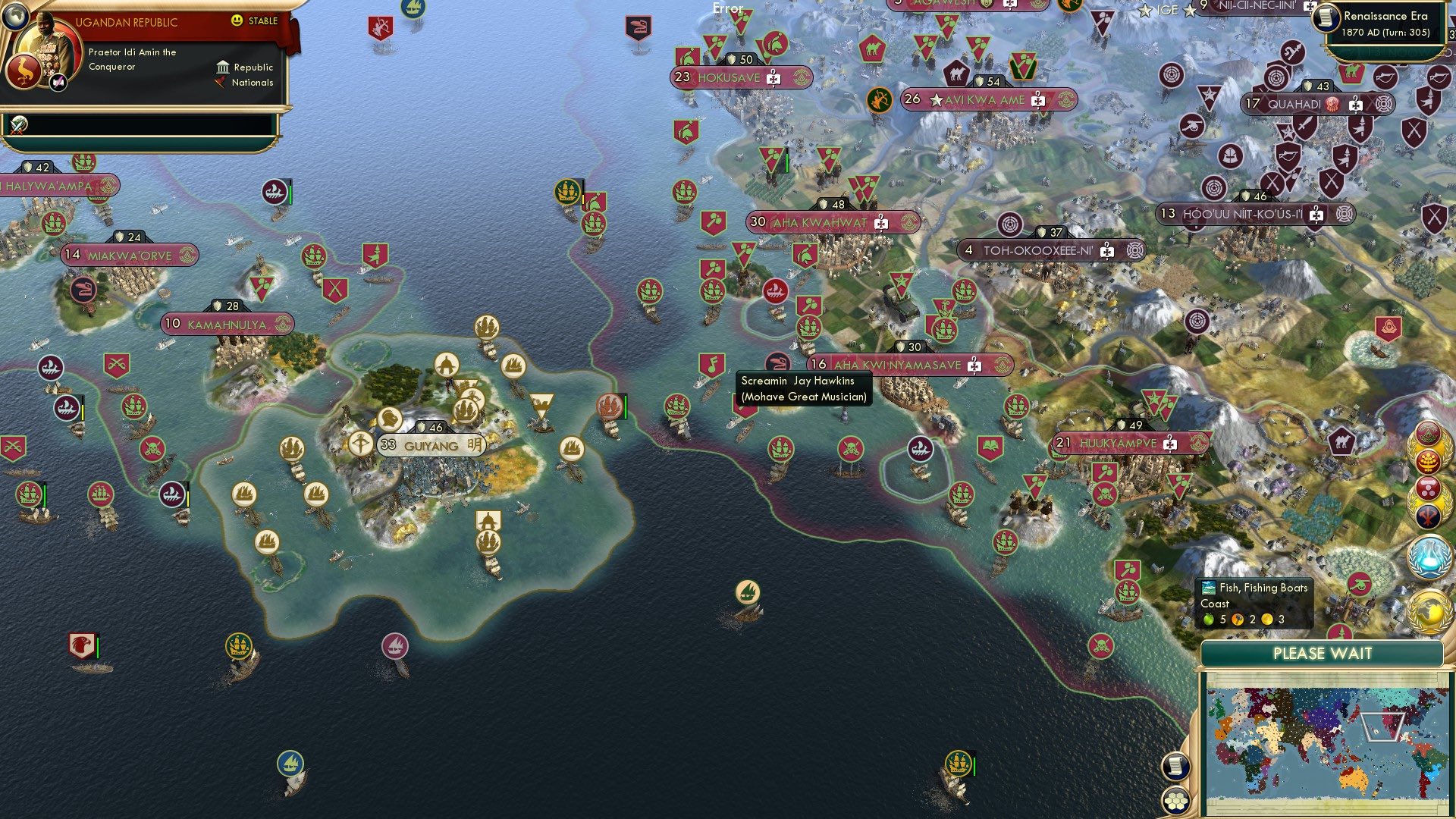Click the Hokusave city banner
1456x819 pixels.
pyautogui.click(x=739, y=77)
